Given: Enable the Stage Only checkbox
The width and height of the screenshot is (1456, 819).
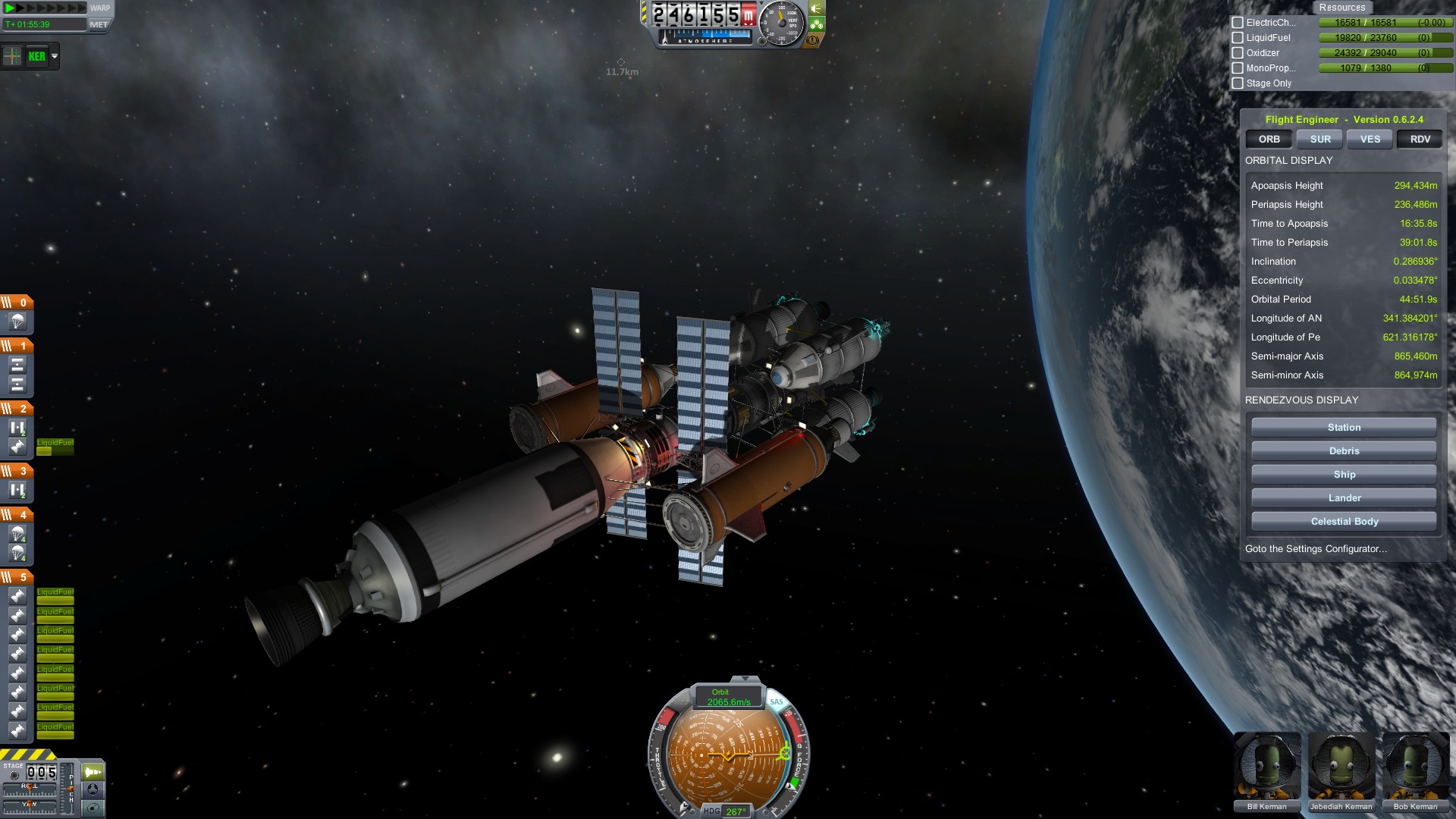Looking at the screenshot, I should [x=1238, y=83].
